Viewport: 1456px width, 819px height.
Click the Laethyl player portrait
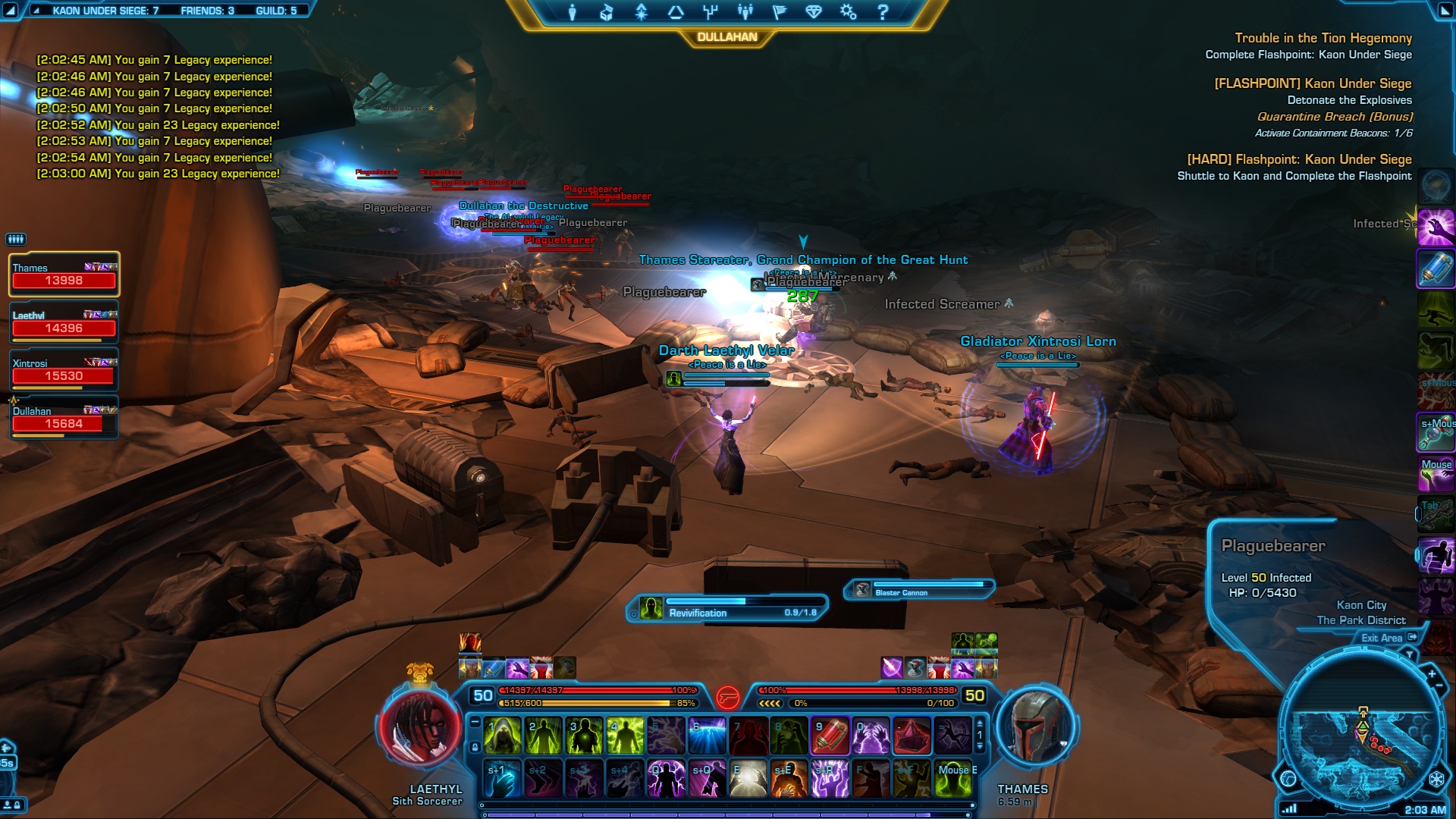tap(421, 726)
